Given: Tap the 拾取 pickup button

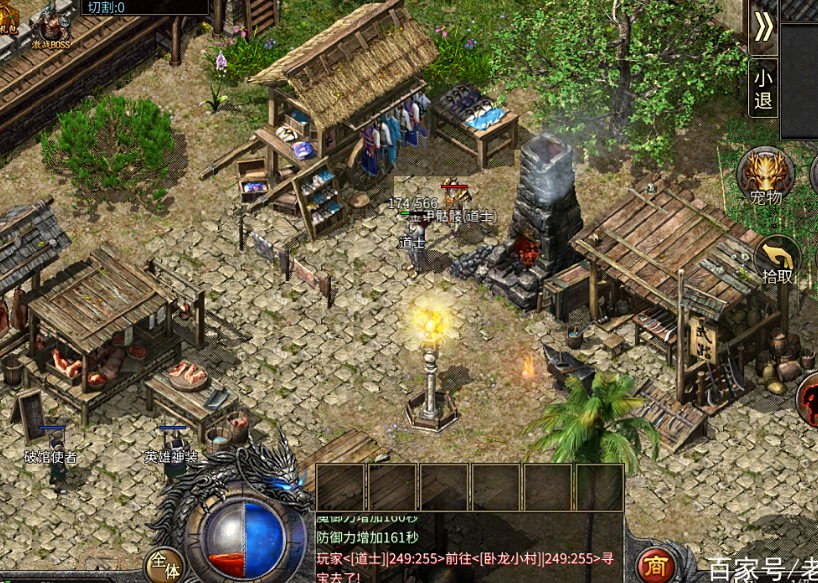Looking at the screenshot, I should point(778,259).
